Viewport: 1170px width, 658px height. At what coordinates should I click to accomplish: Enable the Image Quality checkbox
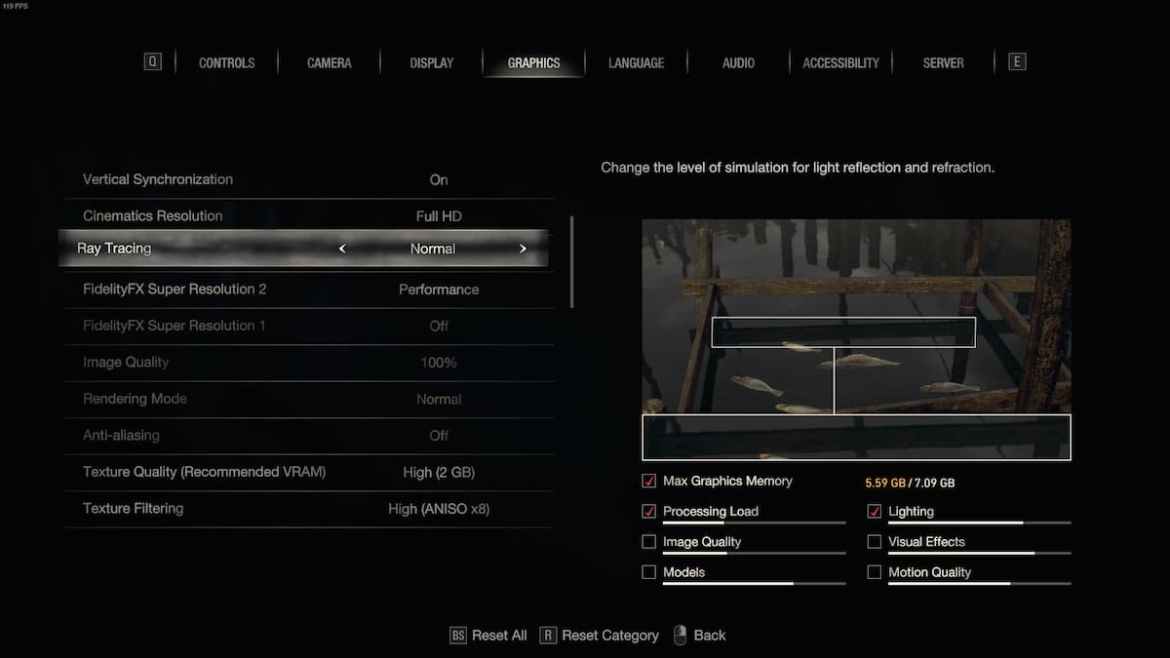click(x=649, y=542)
